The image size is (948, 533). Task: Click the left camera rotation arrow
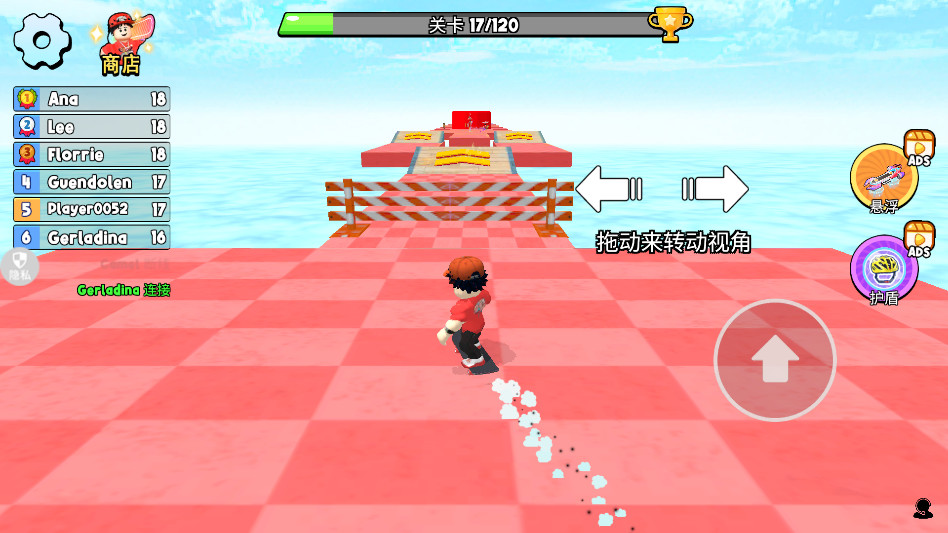609,189
